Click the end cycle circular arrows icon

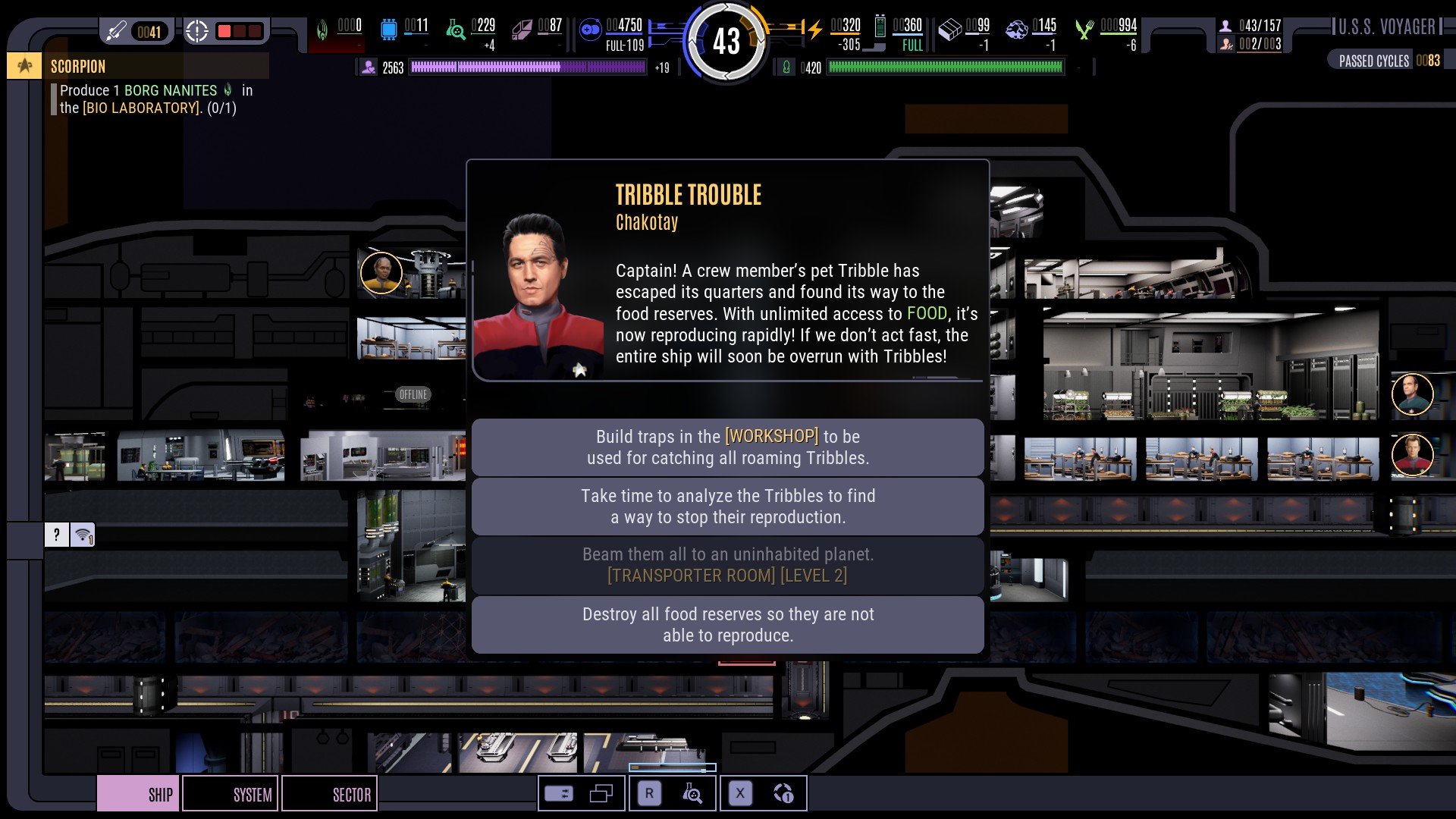coord(783,794)
